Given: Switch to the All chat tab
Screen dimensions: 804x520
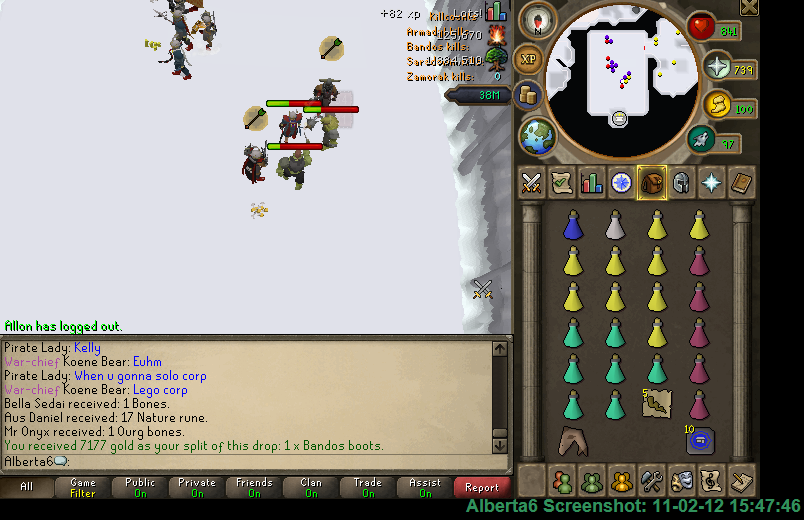Looking at the screenshot, I should (27, 487).
